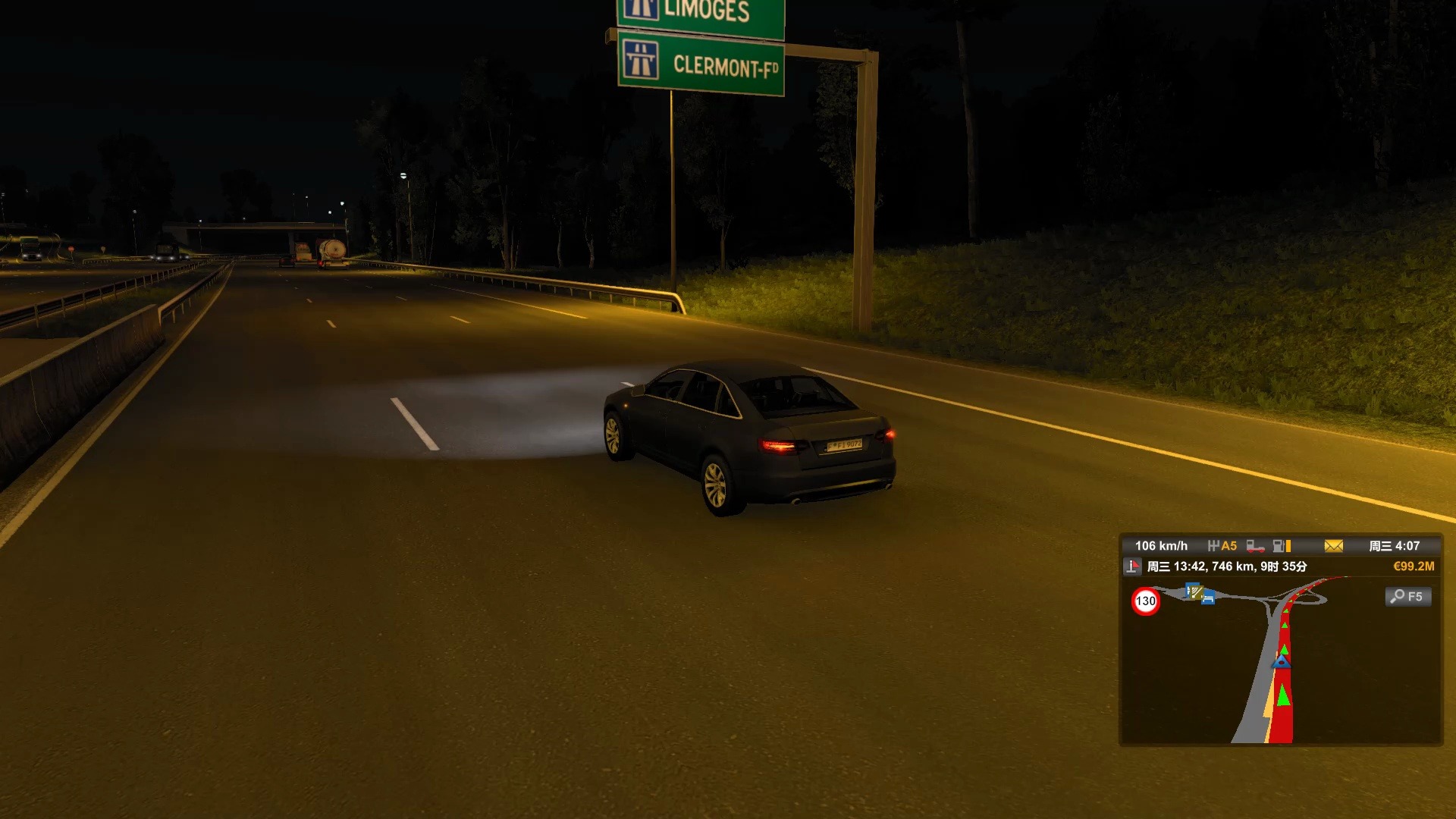Click the F5 magnifier zoom button
The height and width of the screenshot is (819, 1456).
pos(1408,597)
